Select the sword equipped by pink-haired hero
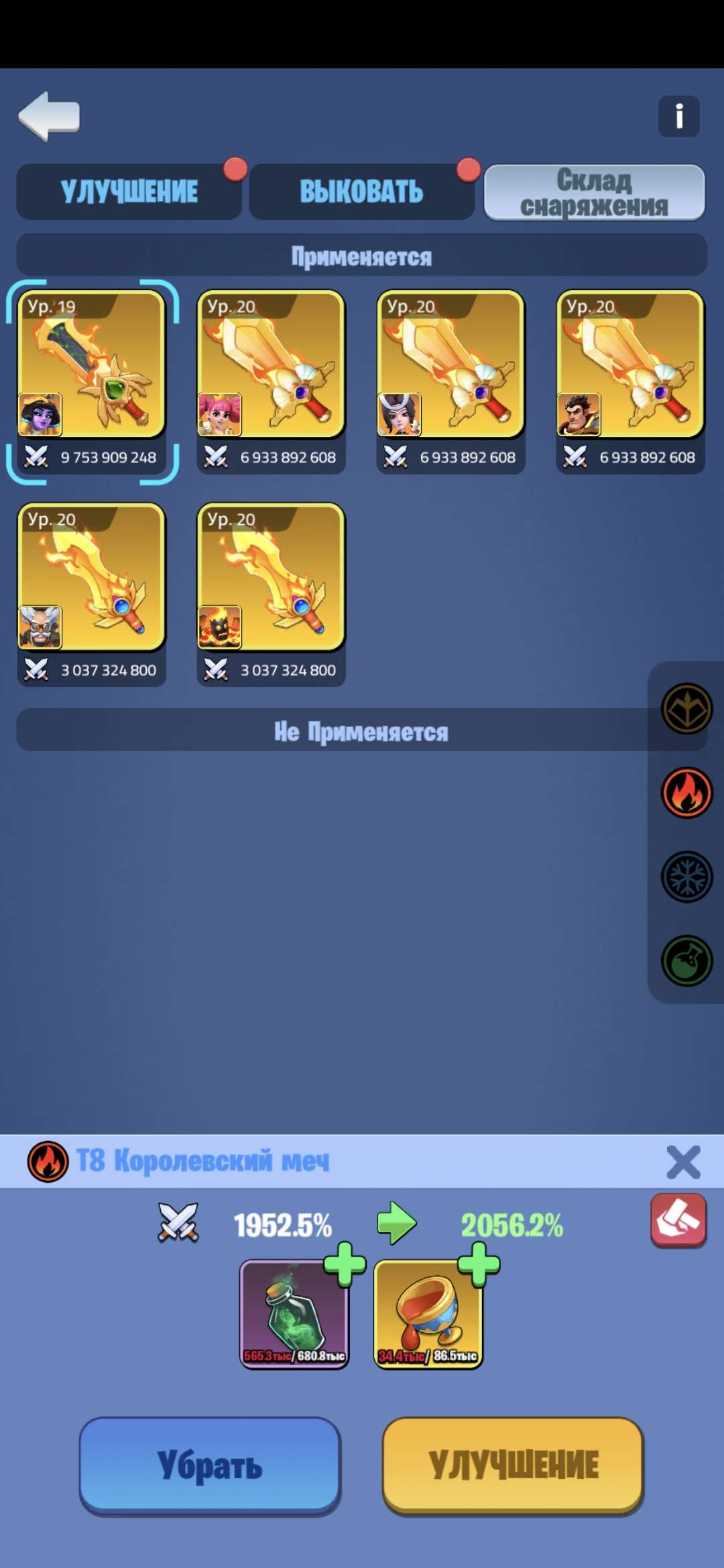 click(x=271, y=365)
